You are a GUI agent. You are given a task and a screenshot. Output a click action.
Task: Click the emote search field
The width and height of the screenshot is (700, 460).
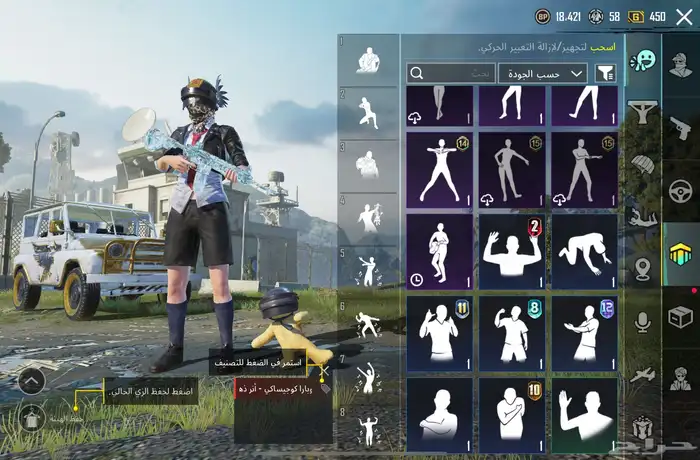(451, 73)
